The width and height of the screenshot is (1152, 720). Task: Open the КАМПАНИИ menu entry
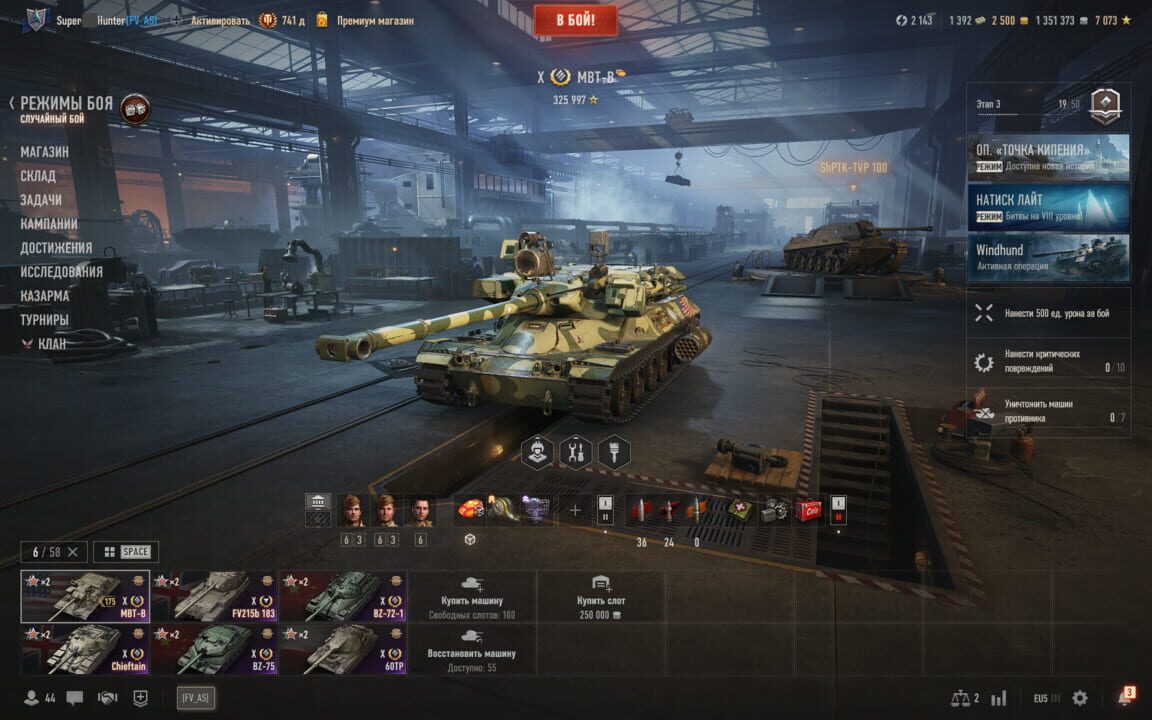pyautogui.click(x=49, y=224)
